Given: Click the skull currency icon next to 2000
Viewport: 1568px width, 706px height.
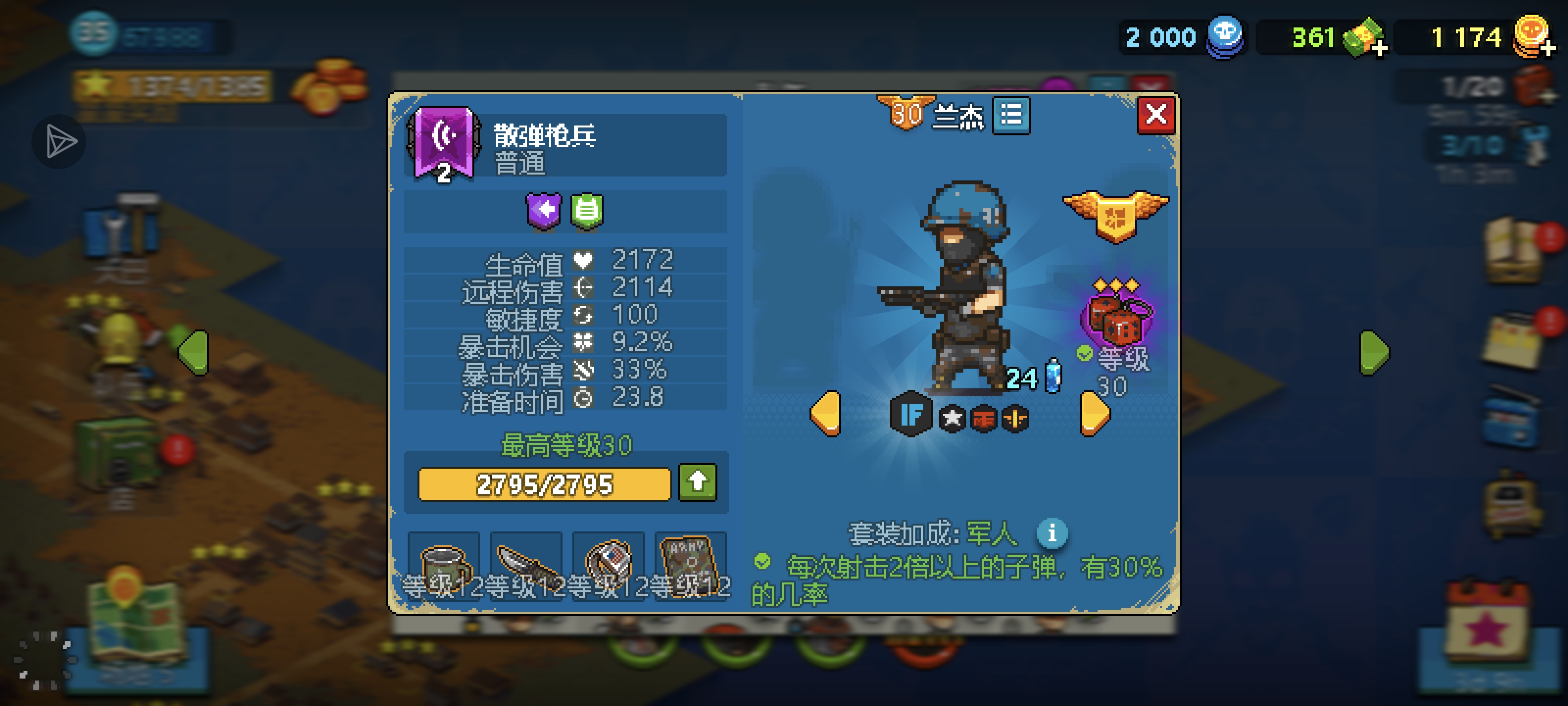Looking at the screenshot, I should tap(1225, 37).
